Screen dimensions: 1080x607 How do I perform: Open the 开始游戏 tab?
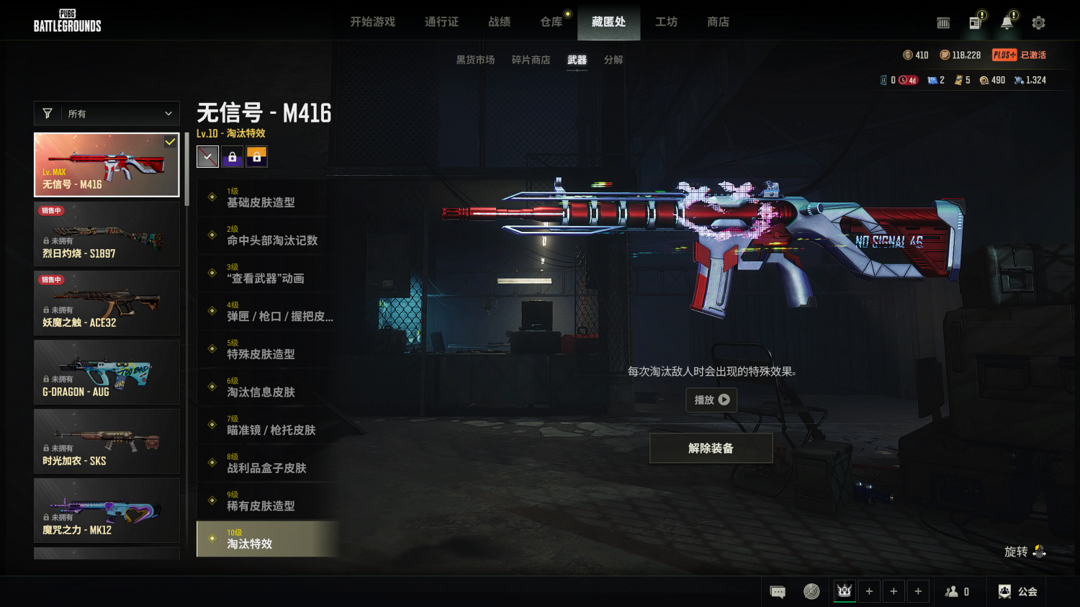(372, 22)
